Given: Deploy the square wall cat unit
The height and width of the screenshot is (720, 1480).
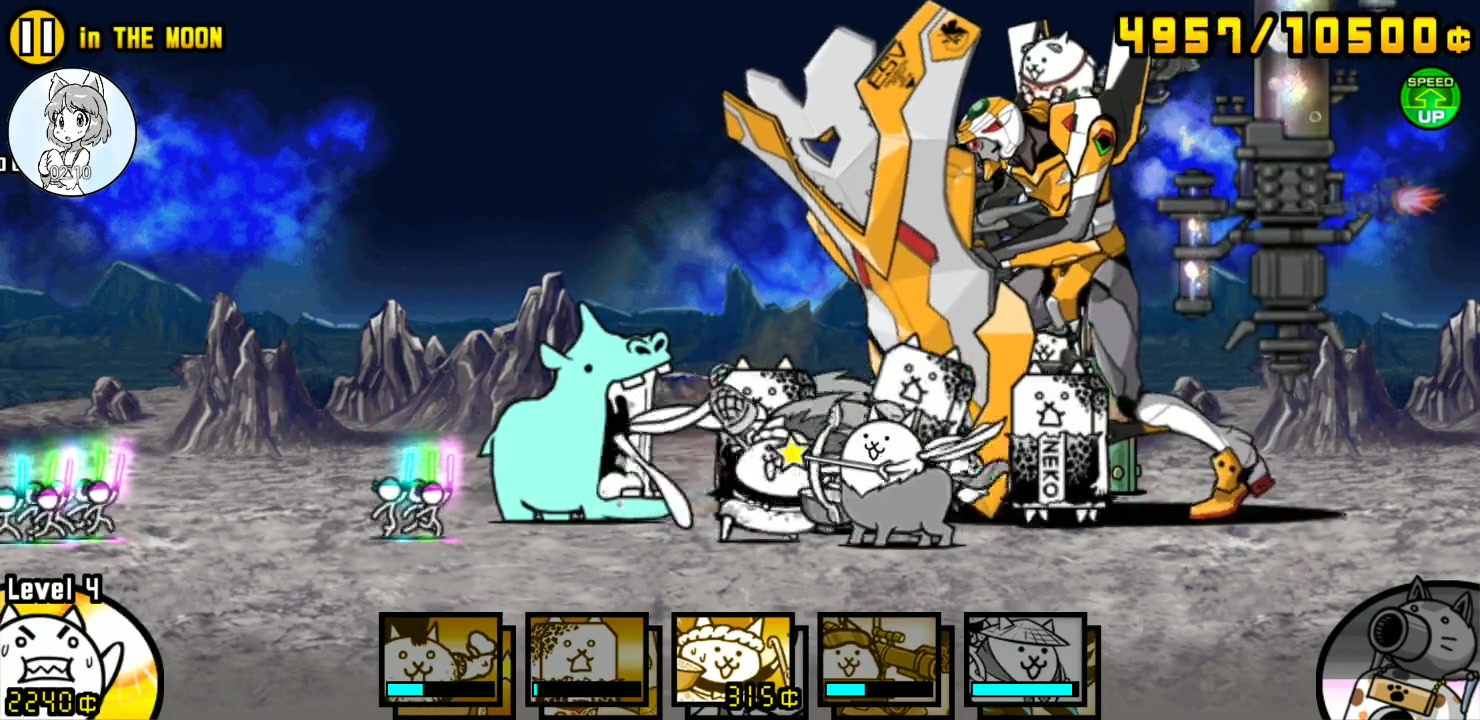Looking at the screenshot, I should (587, 659).
